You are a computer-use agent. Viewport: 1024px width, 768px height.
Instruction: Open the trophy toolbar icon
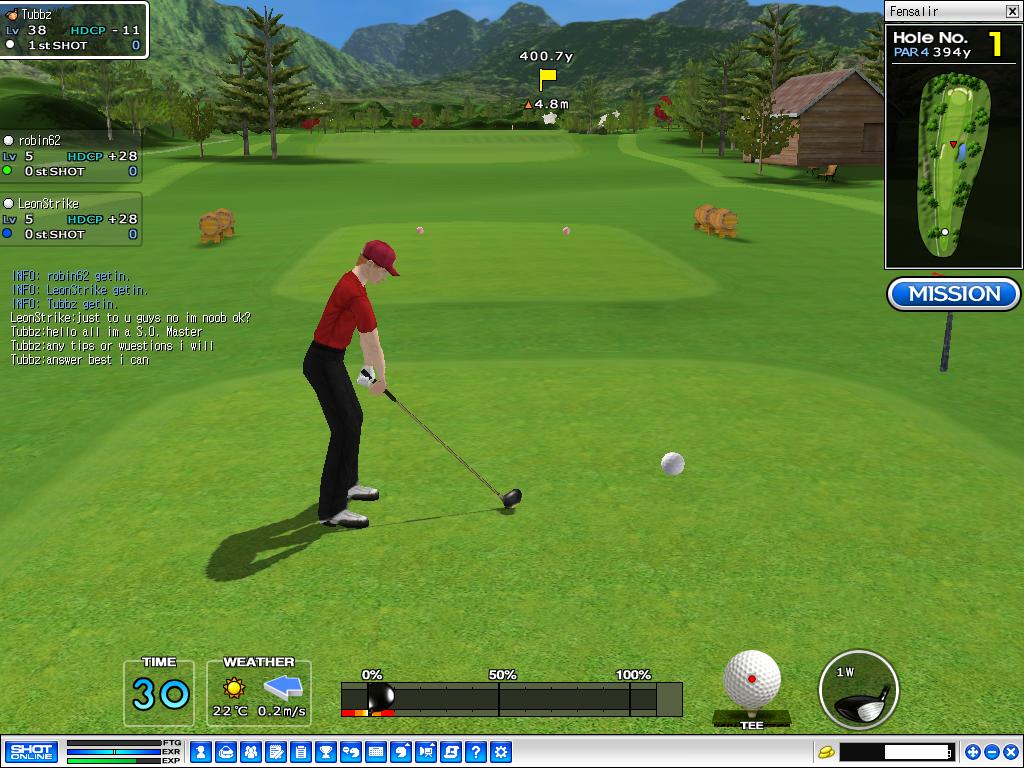[326, 752]
